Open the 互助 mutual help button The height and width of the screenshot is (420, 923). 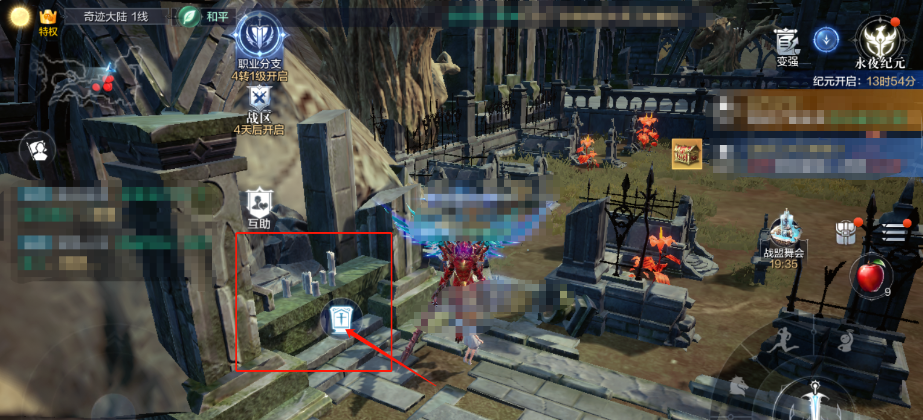point(259,204)
